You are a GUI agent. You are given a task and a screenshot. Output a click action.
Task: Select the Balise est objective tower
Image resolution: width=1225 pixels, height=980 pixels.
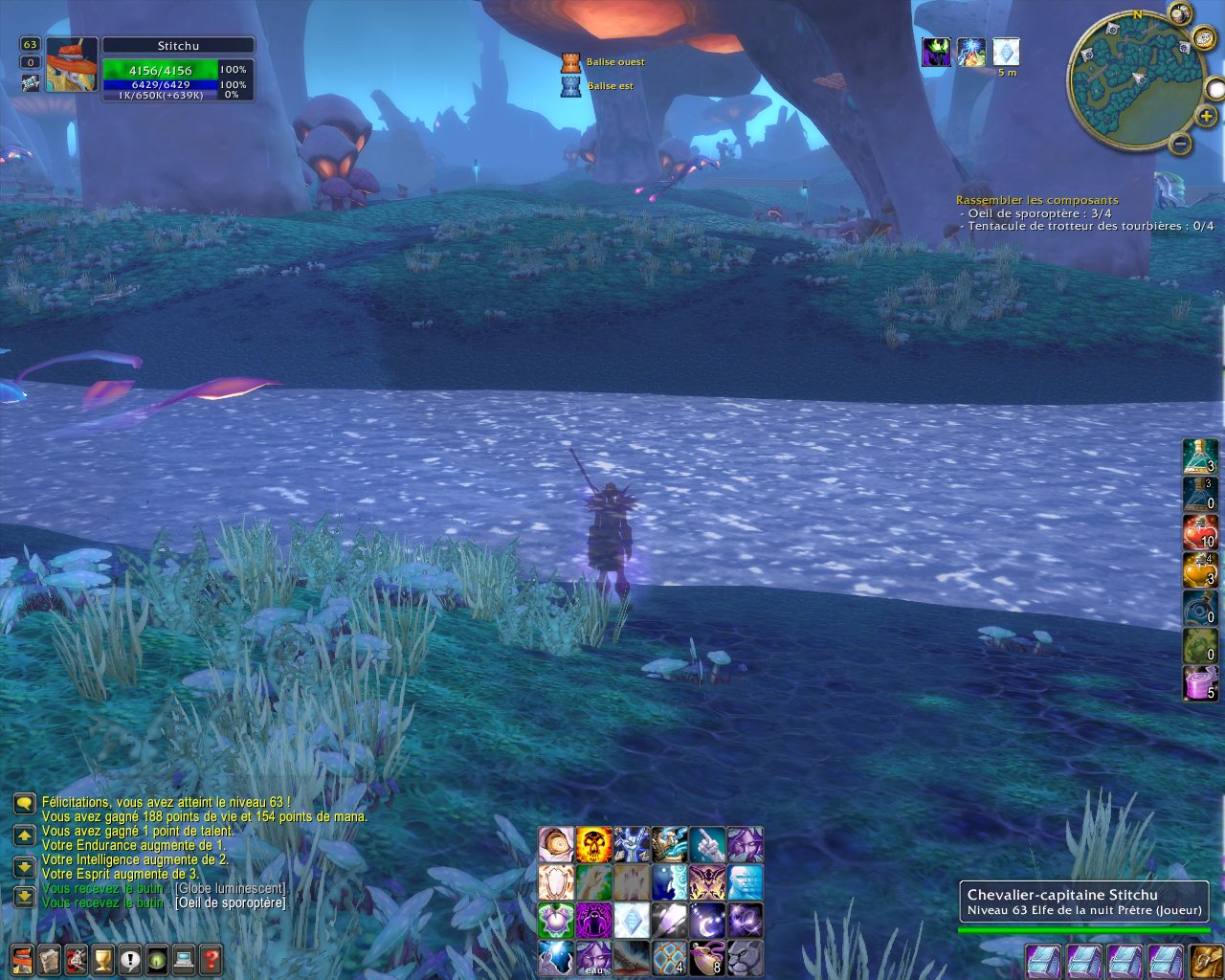tap(571, 86)
